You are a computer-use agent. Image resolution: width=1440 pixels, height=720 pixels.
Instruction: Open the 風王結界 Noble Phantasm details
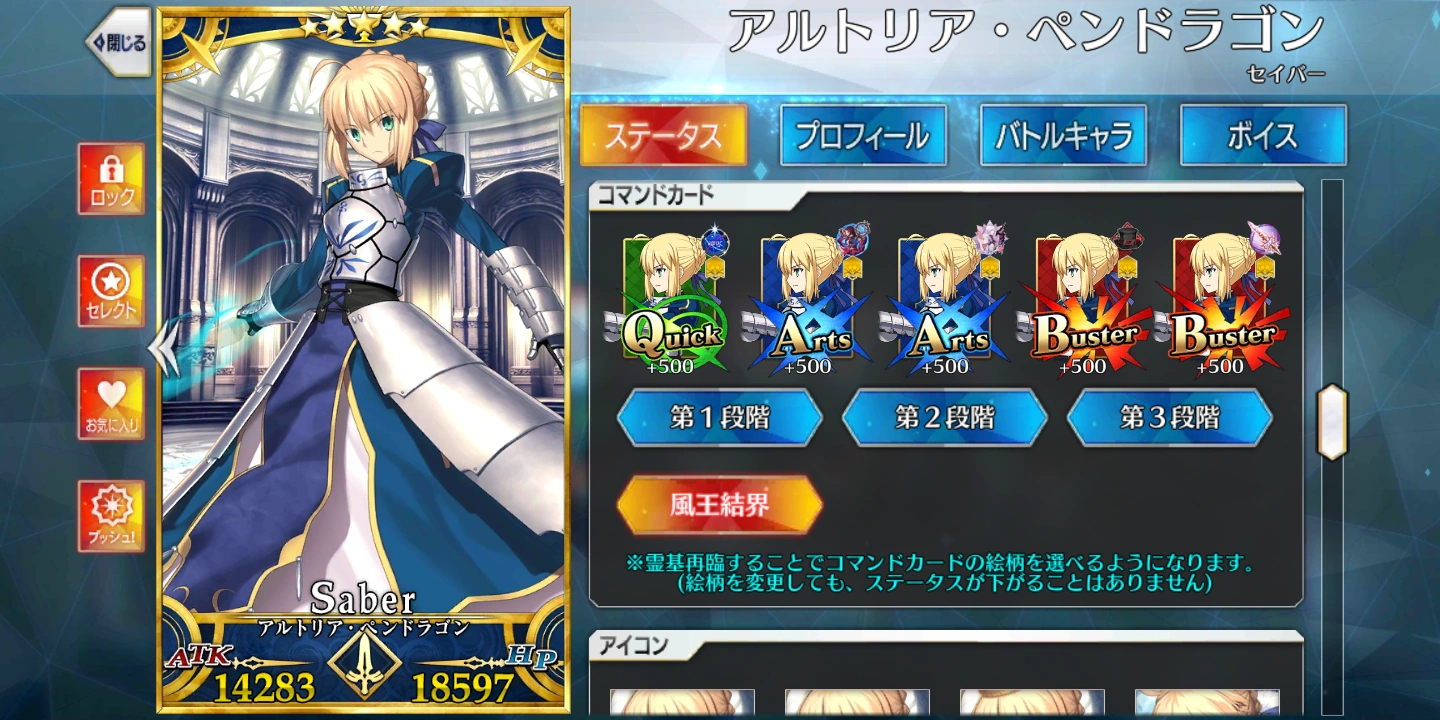[x=721, y=505]
